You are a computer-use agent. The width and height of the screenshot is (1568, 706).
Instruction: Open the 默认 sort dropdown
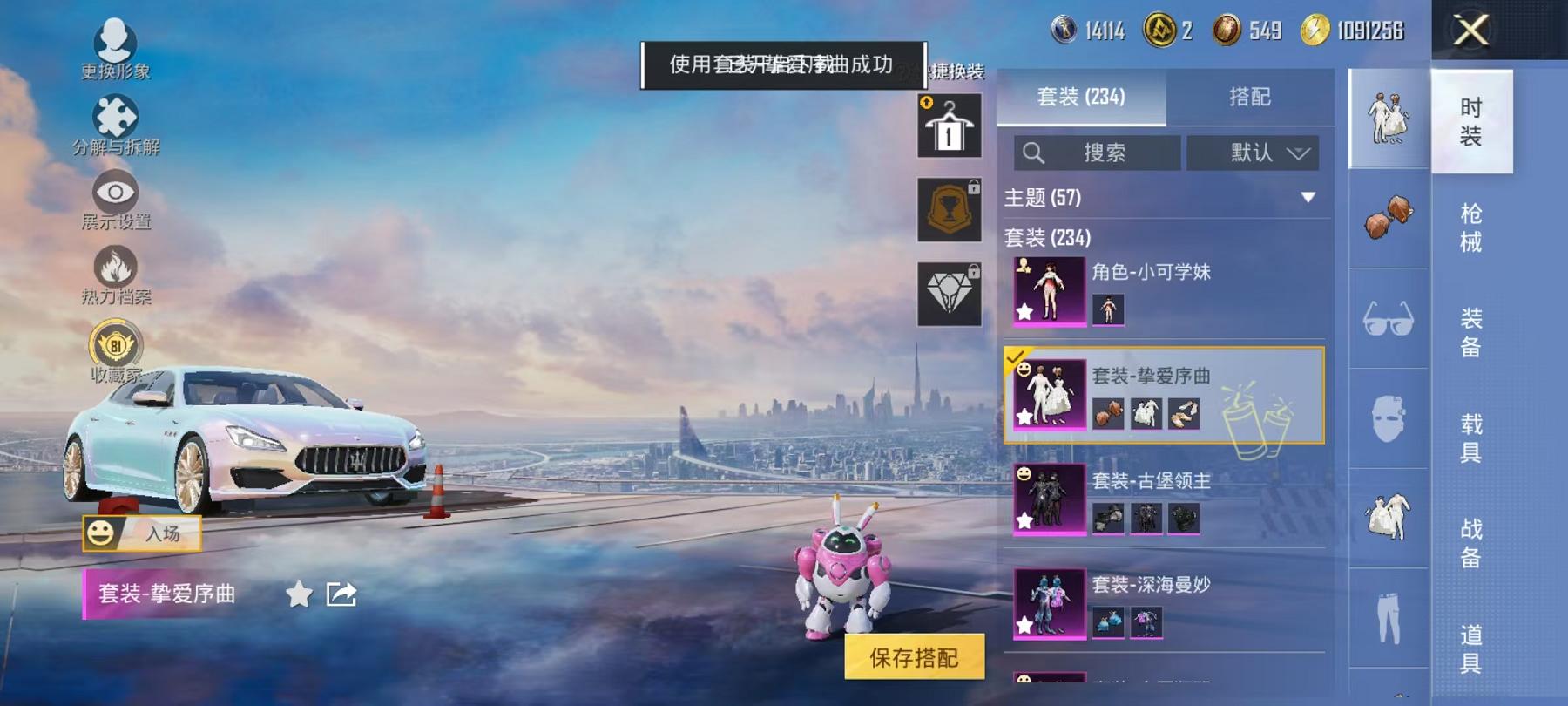(1254, 153)
